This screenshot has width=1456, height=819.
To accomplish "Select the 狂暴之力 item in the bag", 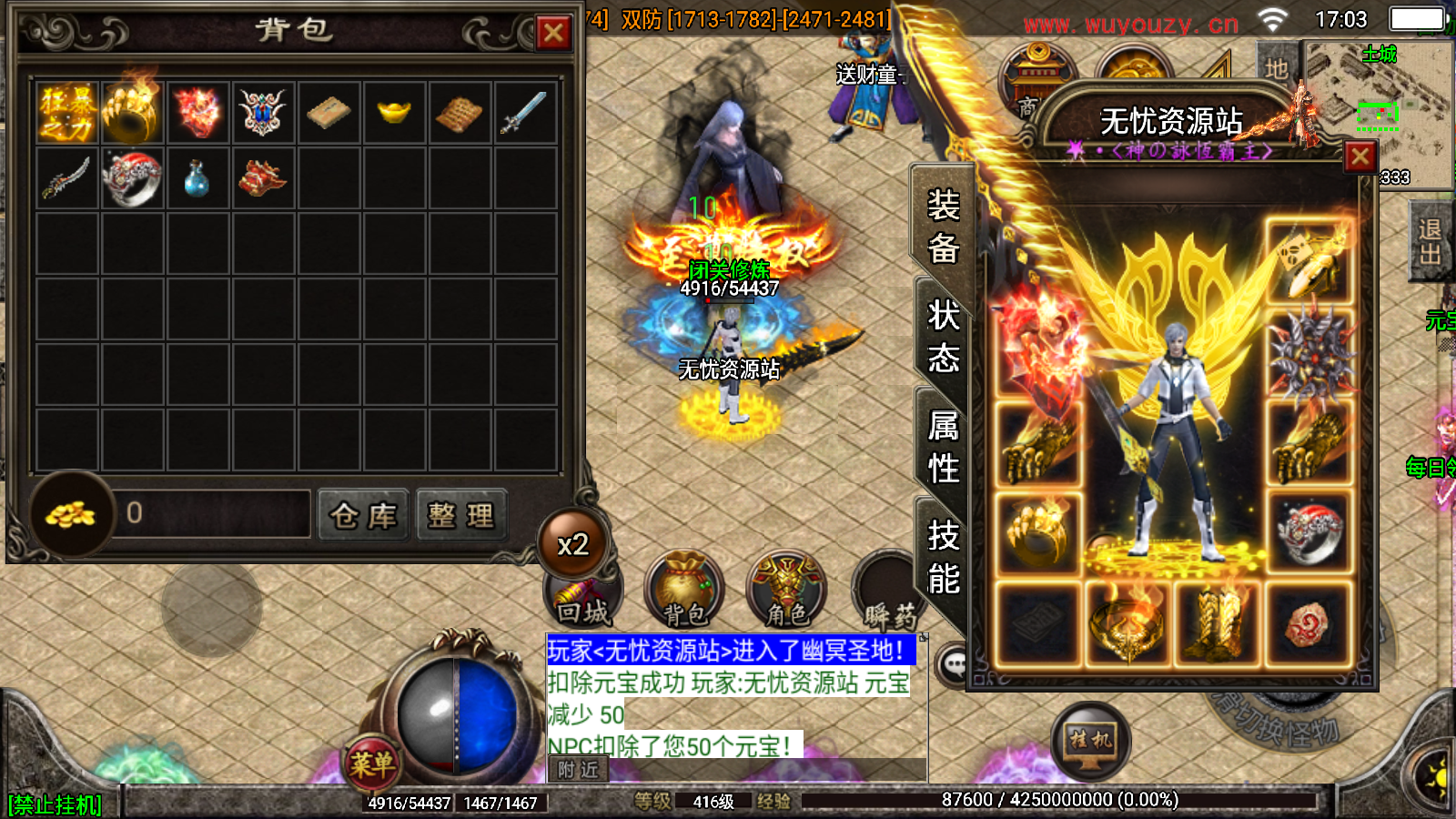I will pos(67,113).
